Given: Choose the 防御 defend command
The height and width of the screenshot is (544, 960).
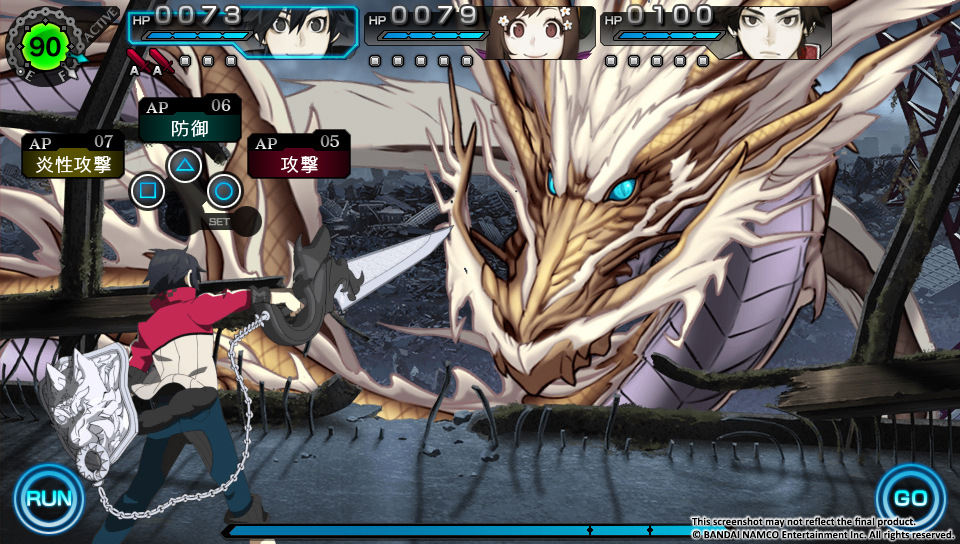Looking at the screenshot, I should click(x=189, y=127).
